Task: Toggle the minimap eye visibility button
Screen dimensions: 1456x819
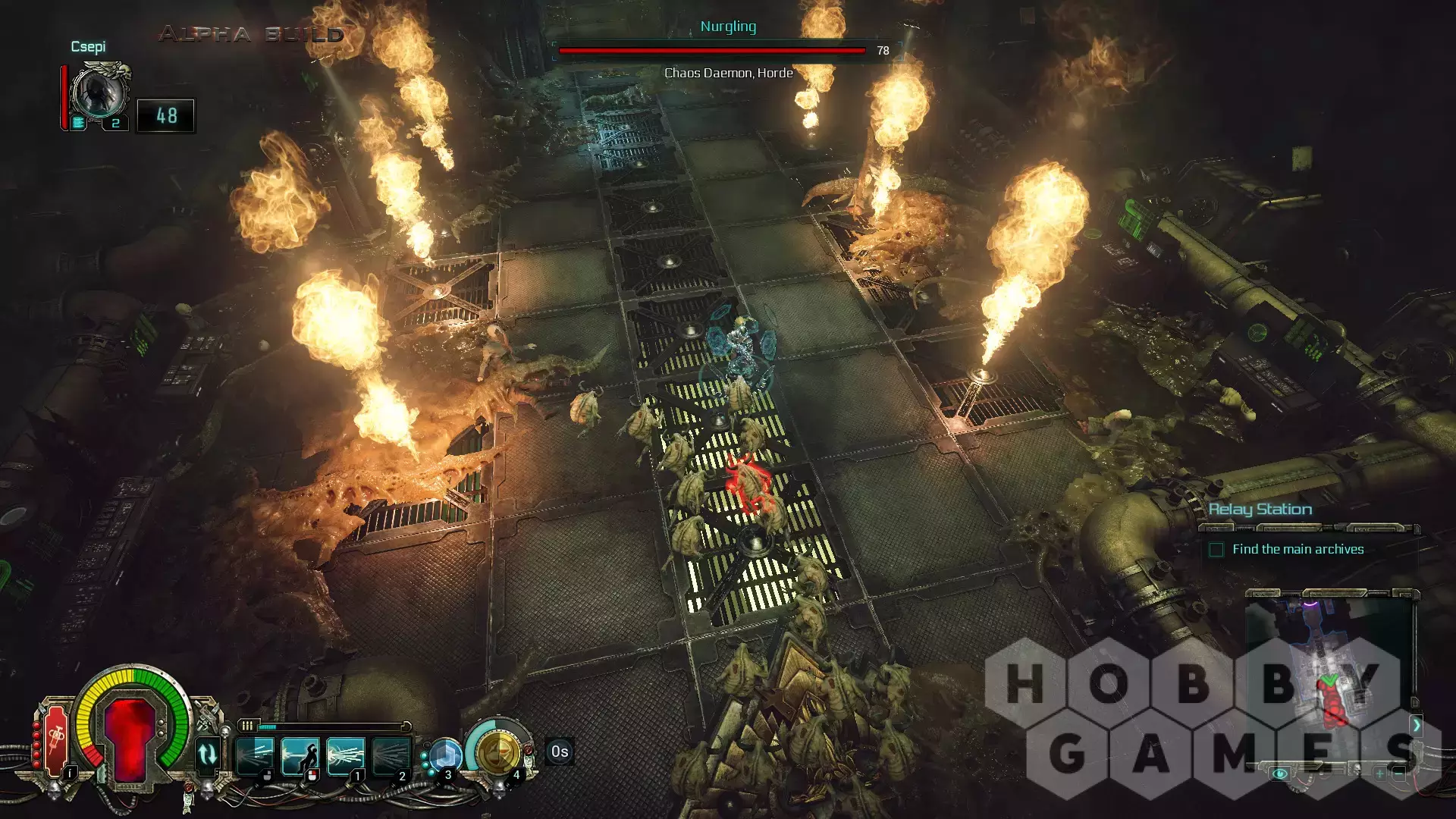Action: tap(1280, 773)
